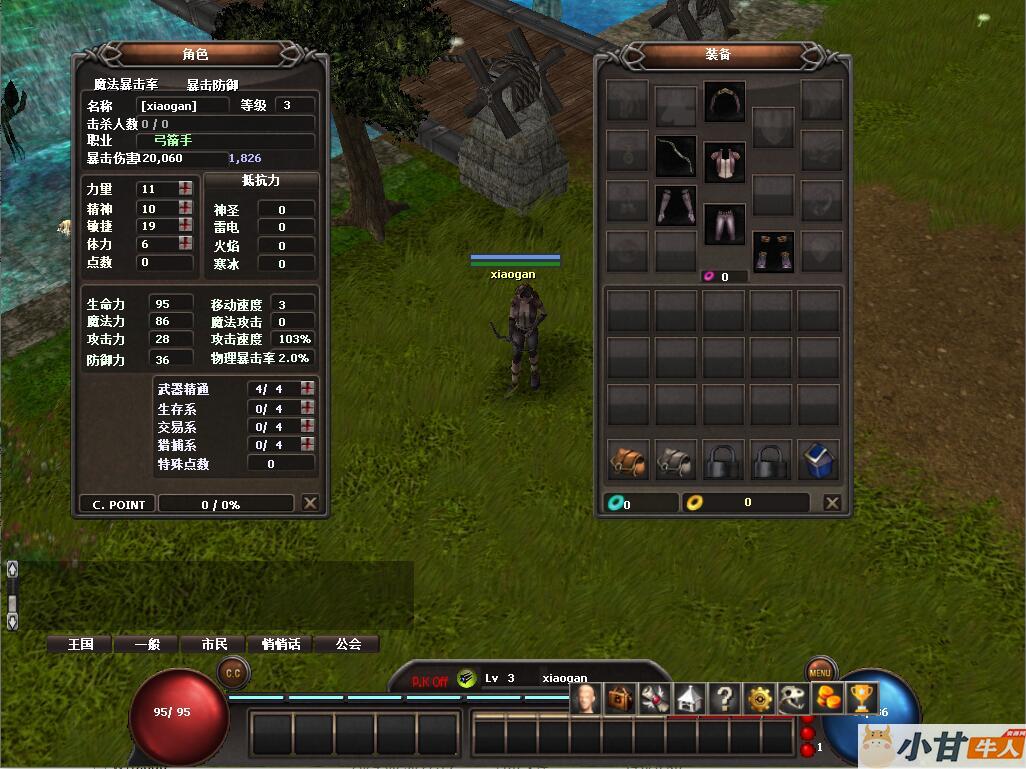
Task: Close the 角色 character panel
Action: coord(310,504)
